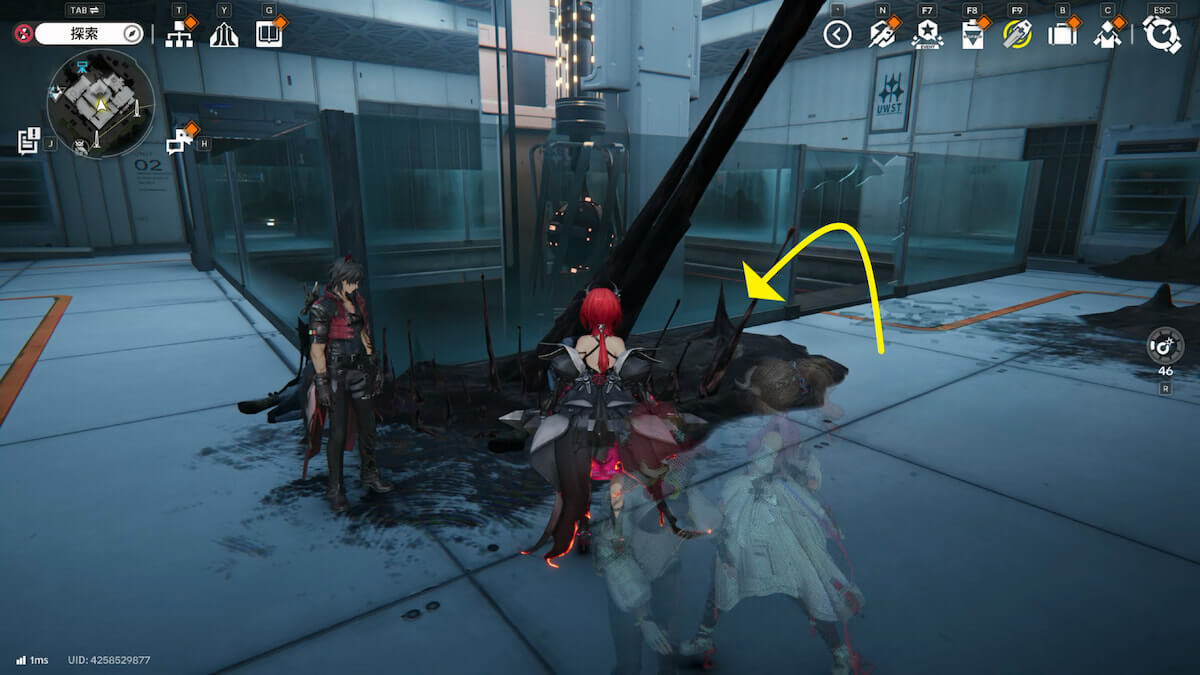This screenshot has width=1200, height=675.
Task: Open the main menu ring icon
Action: point(1162,35)
